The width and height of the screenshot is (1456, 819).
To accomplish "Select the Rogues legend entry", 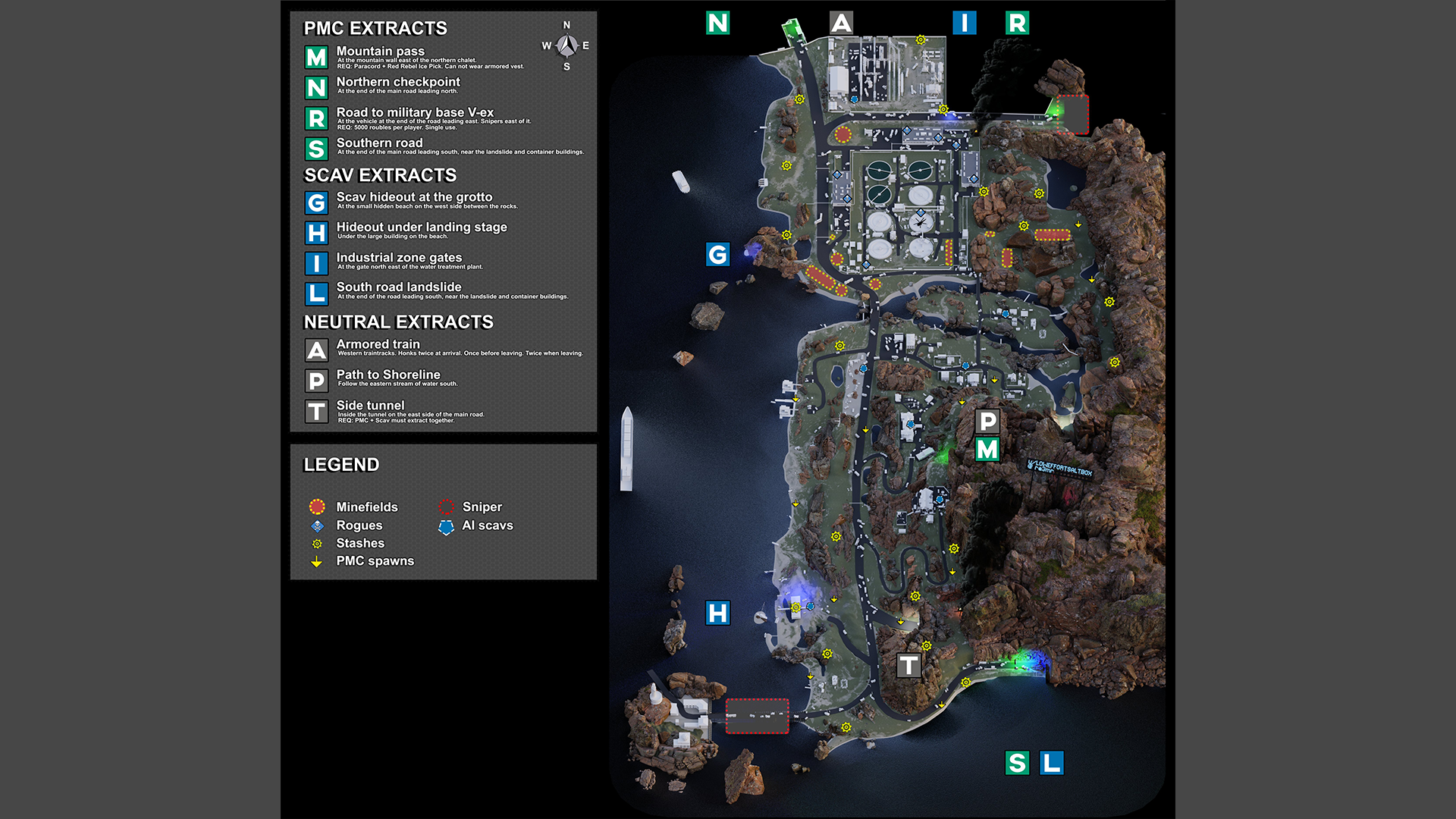I will 359,525.
